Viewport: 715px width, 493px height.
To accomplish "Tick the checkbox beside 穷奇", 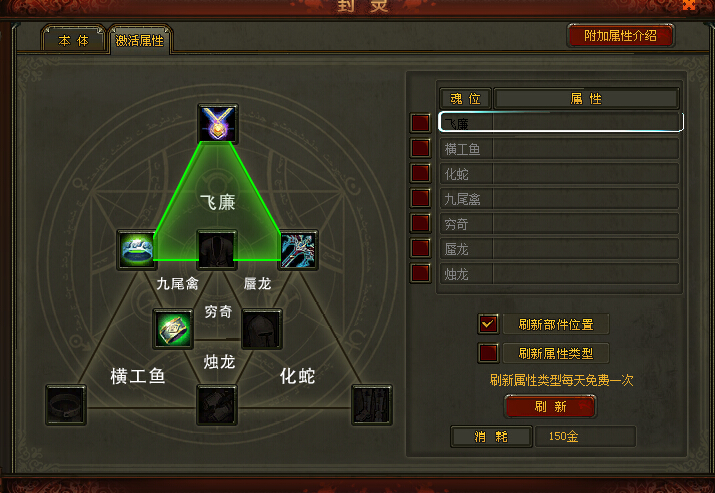I will (x=421, y=223).
